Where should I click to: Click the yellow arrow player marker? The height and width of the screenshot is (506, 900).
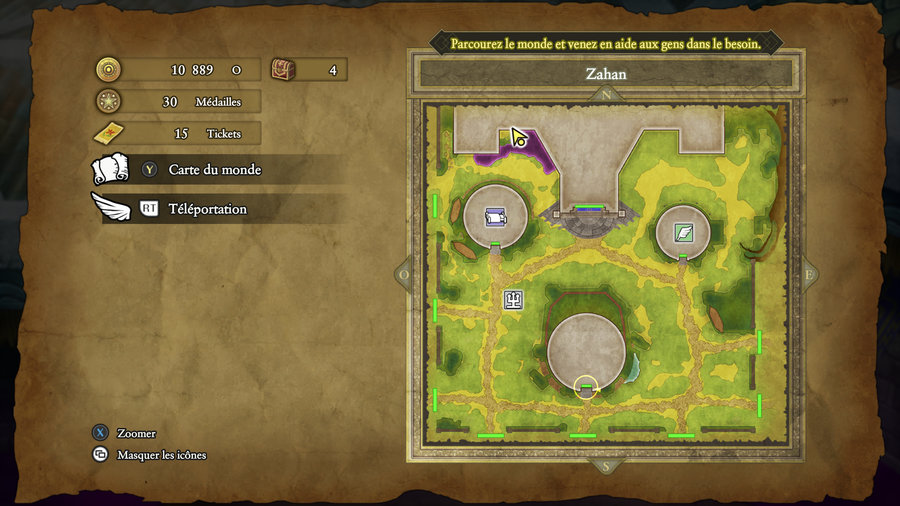[519, 137]
